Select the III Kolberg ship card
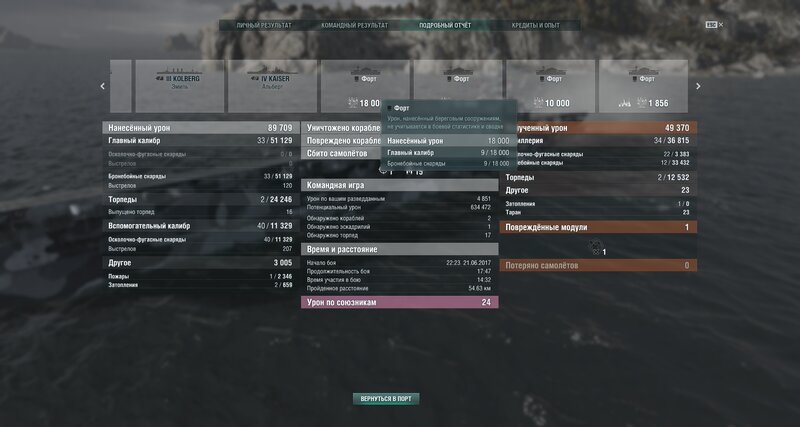Viewport: 800px width, 427px height. tap(179, 86)
